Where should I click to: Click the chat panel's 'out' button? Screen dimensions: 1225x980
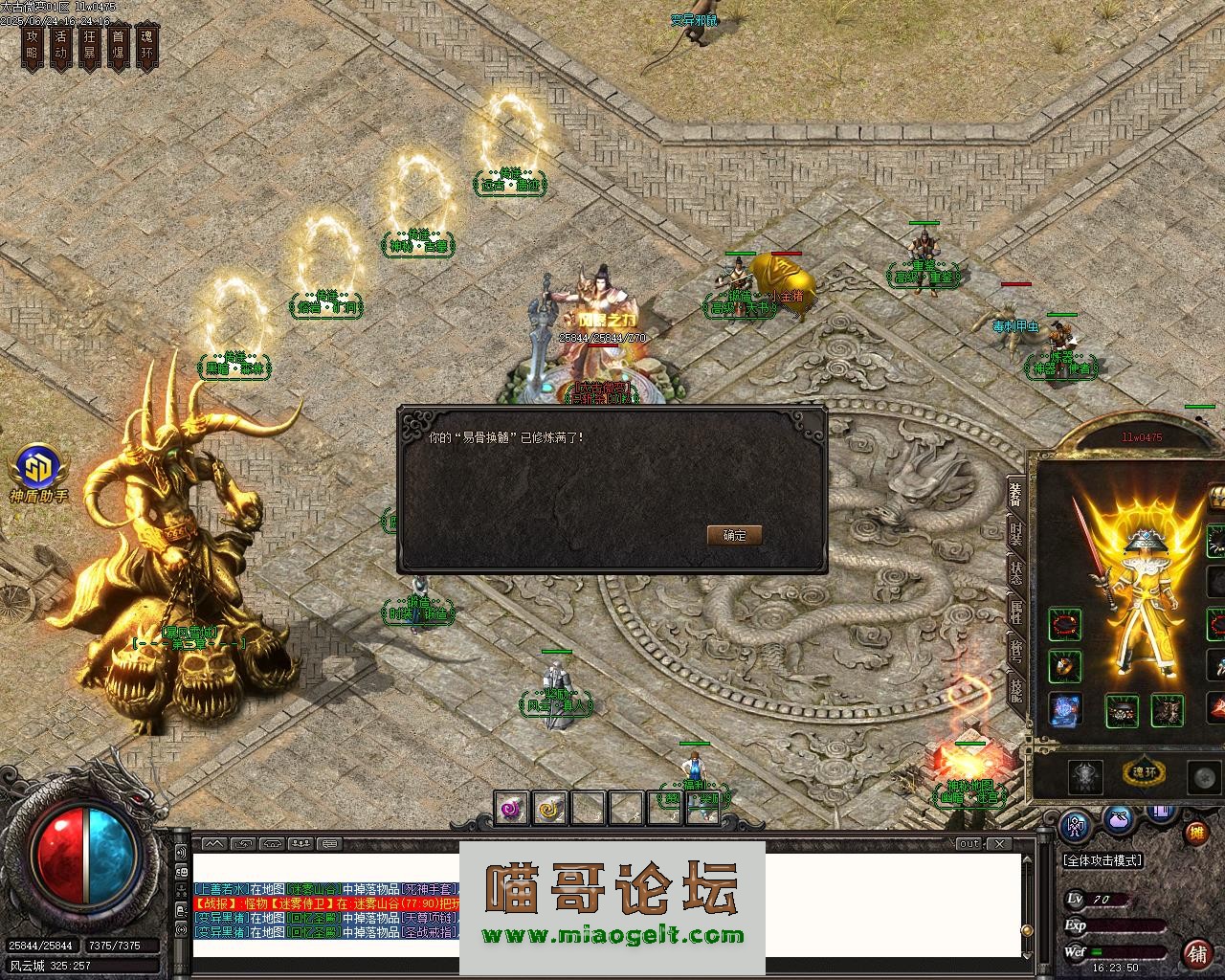tap(969, 843)
